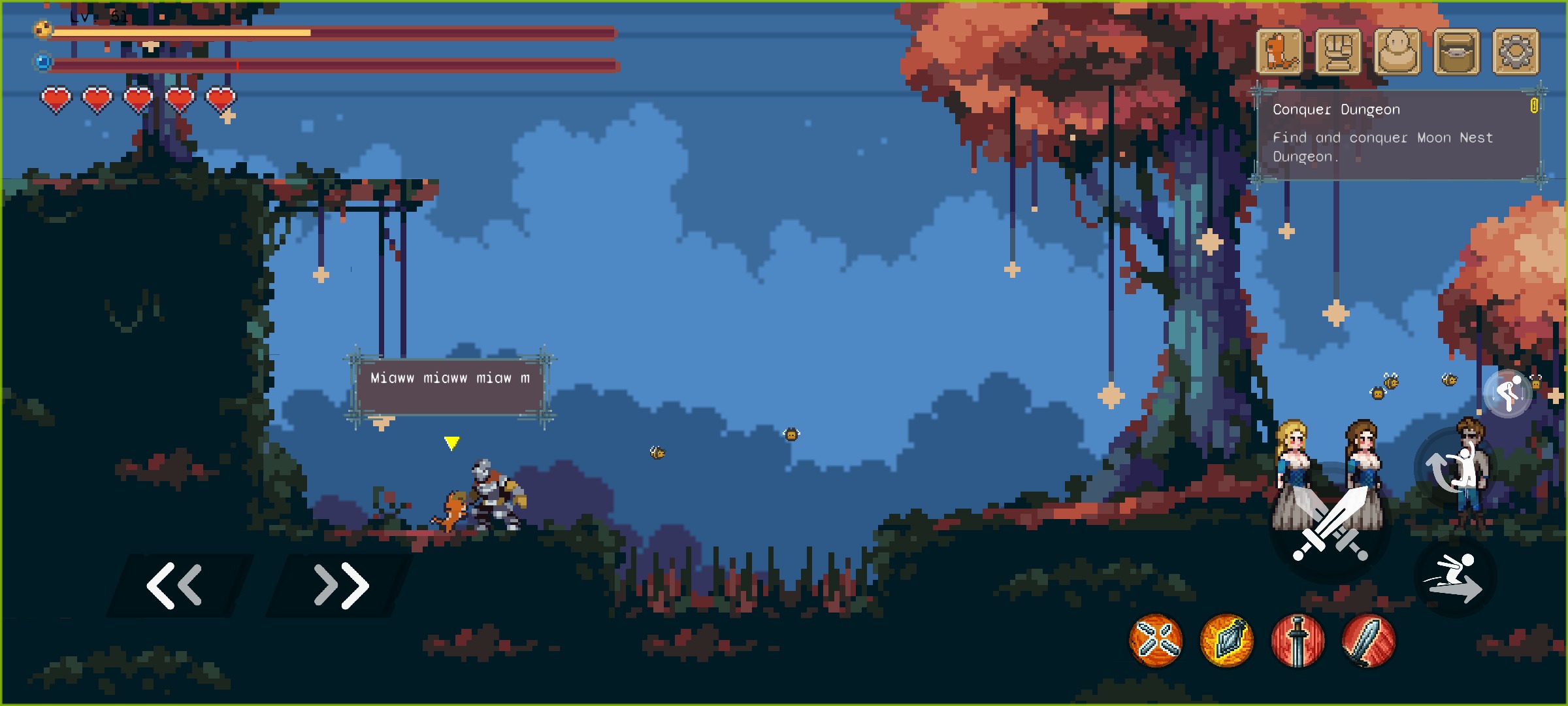The width and height of the screenshot is (1568, 706).
Task: Activate the four crossed blades skill
Action: [x=1156, y=641]
